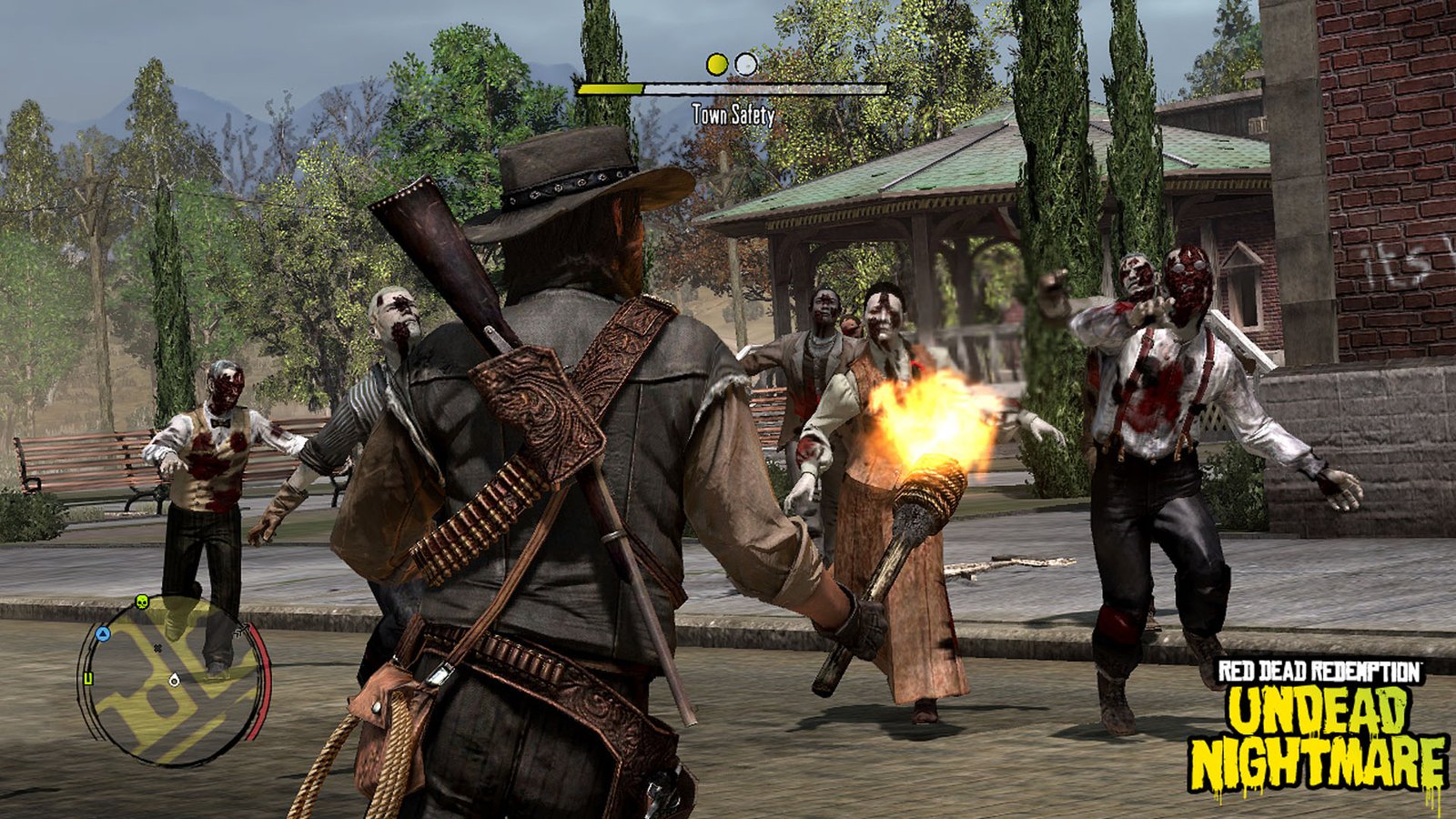
Task: Click the white waypoint arrow inside the minimap
Action: pyautogui.click(x=174, y=680)
